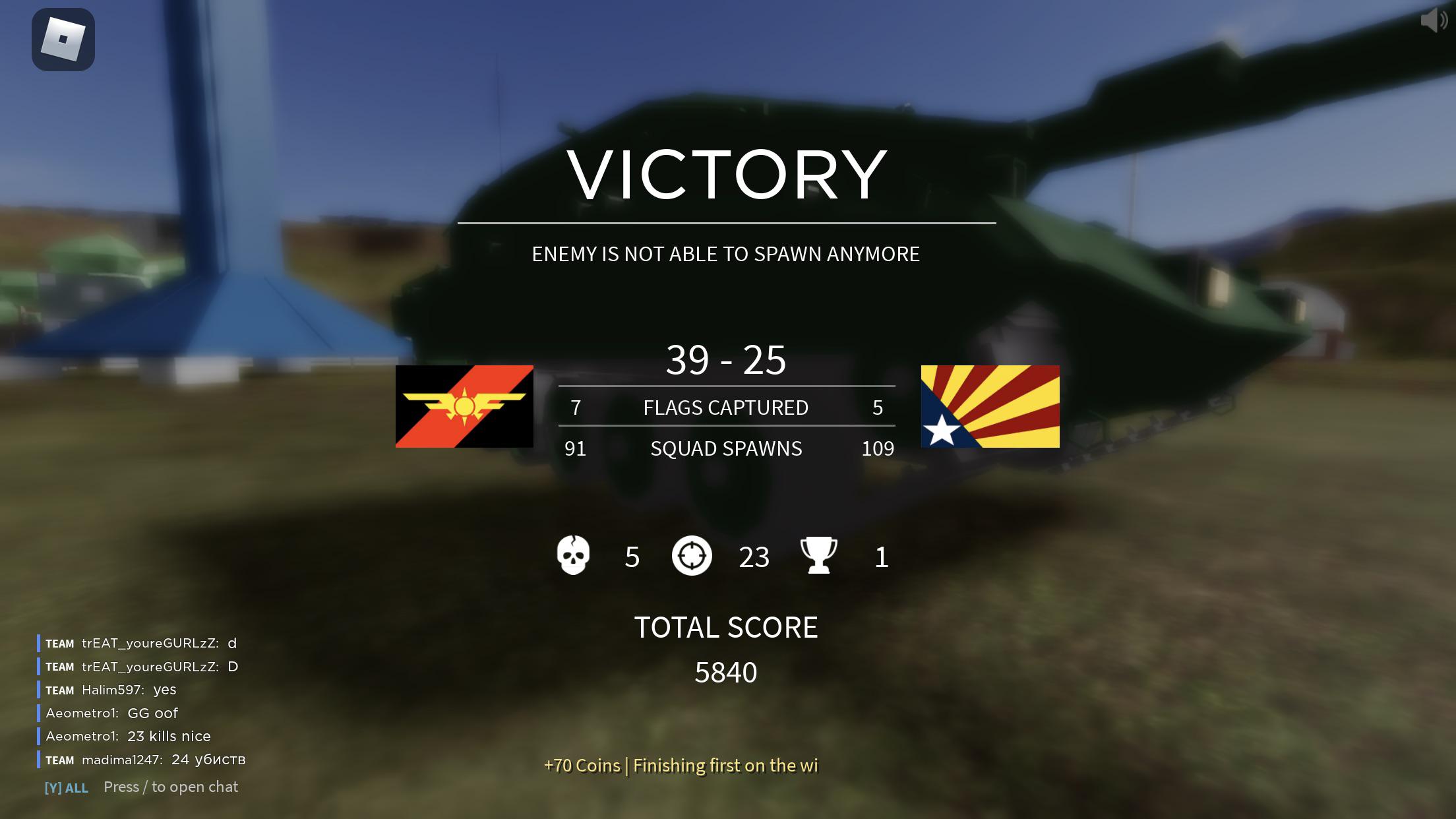
Task: Click the star sunburst team flag
Action: tap(990, 407)
